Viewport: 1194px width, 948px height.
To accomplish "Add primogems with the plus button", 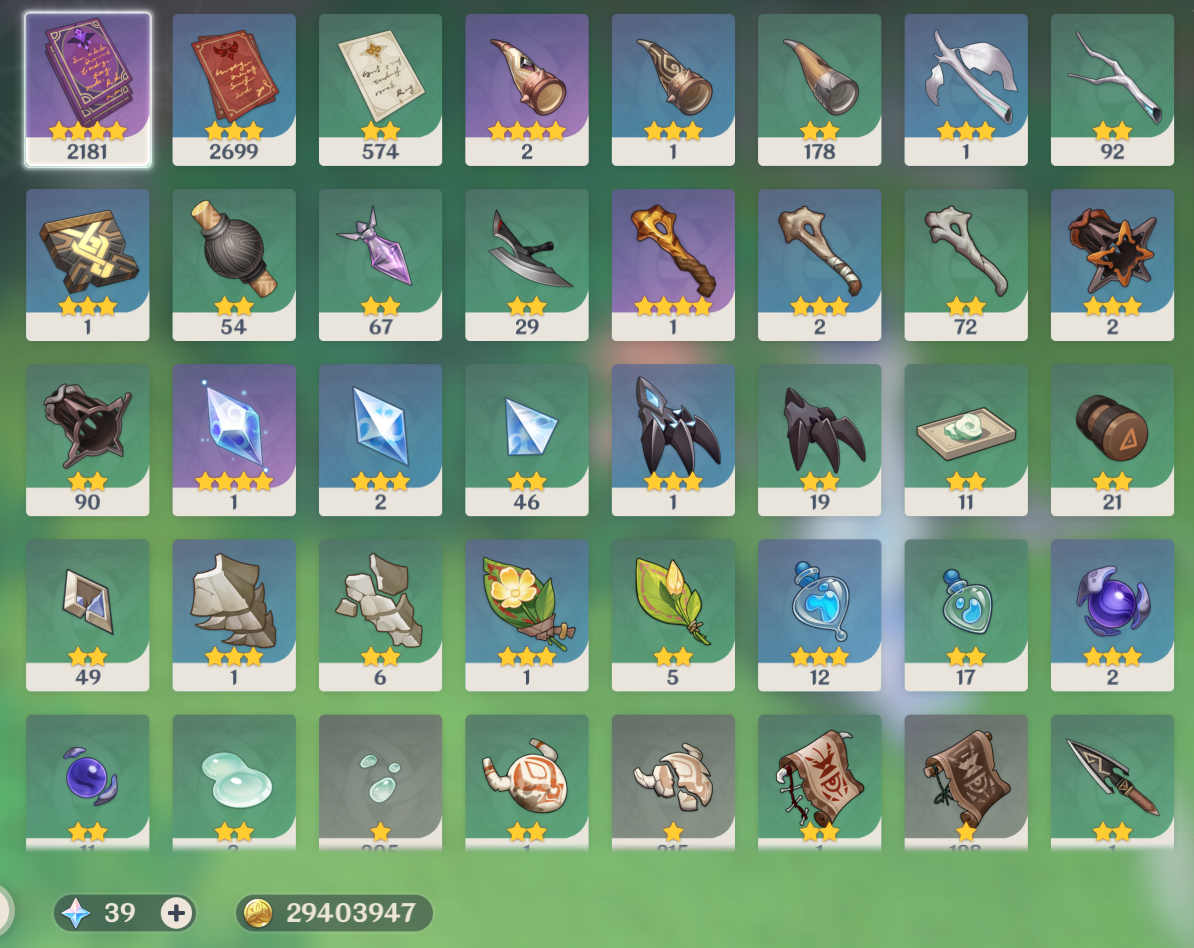I will (x=177, y=912).
